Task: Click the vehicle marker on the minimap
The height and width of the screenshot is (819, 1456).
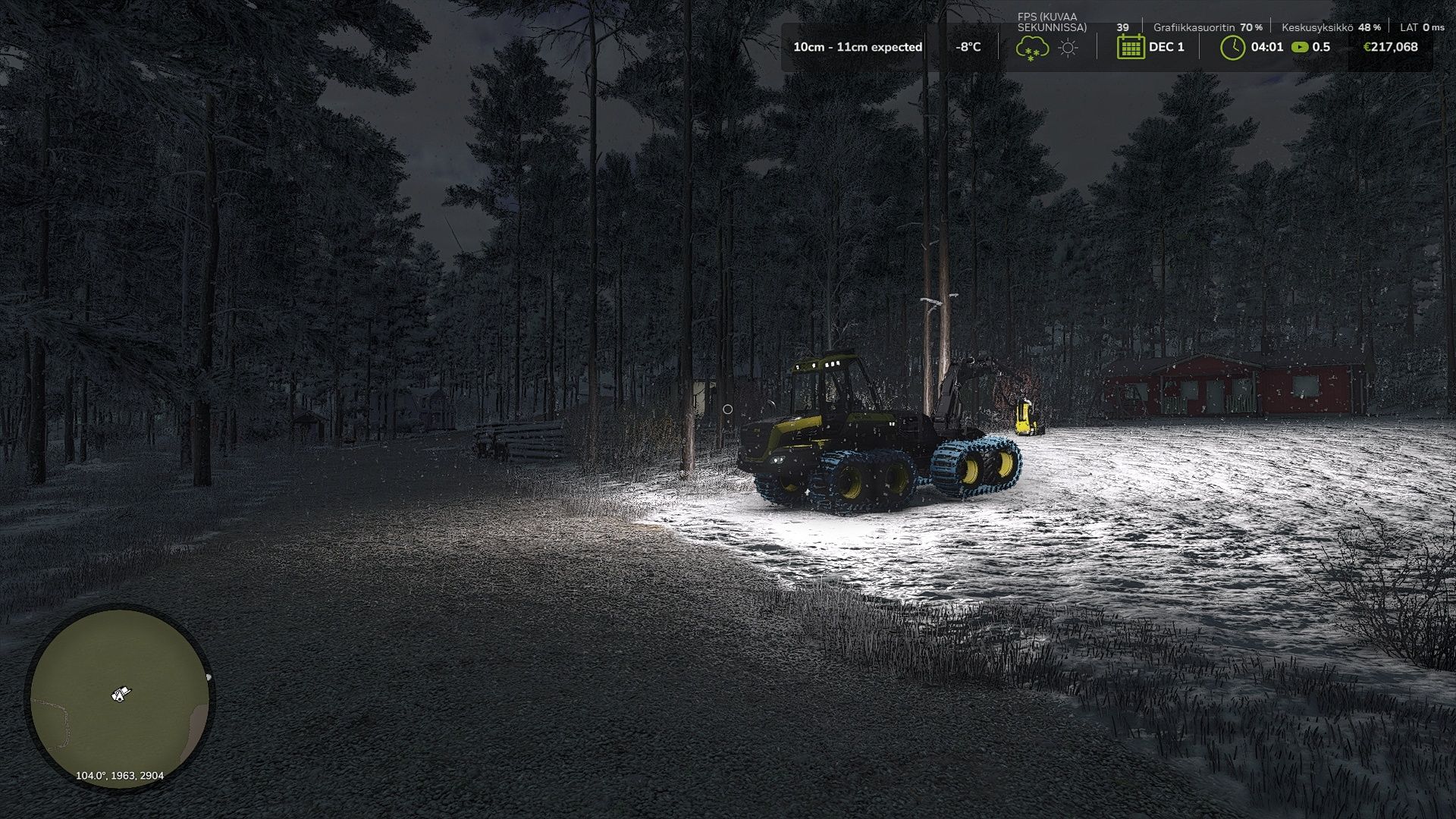Action: click(x=120, y=693)
